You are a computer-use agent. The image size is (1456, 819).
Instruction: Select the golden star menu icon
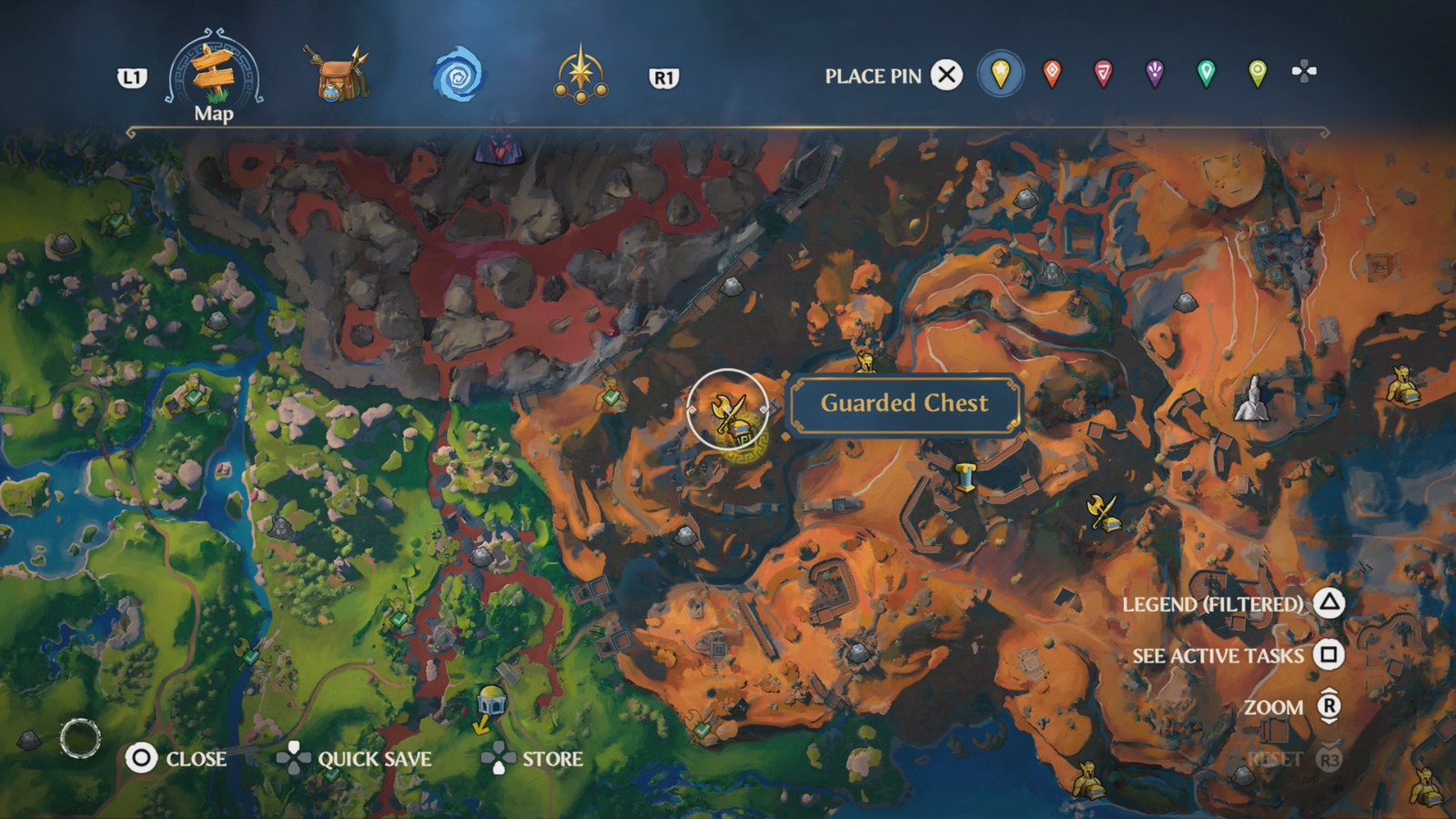[582, 76]
